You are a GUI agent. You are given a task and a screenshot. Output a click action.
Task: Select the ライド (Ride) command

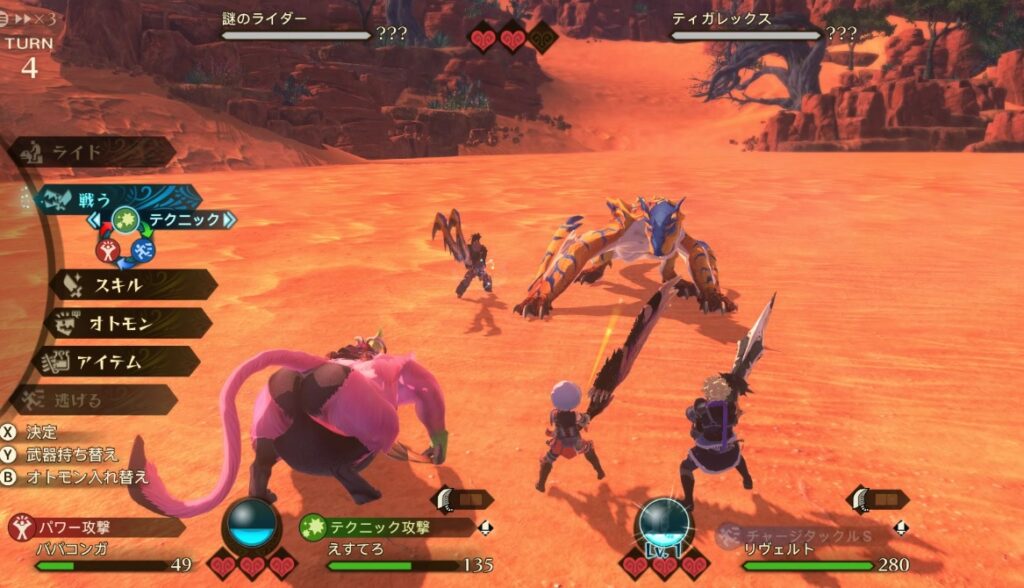pyautogui.click(x=90, y=152)
